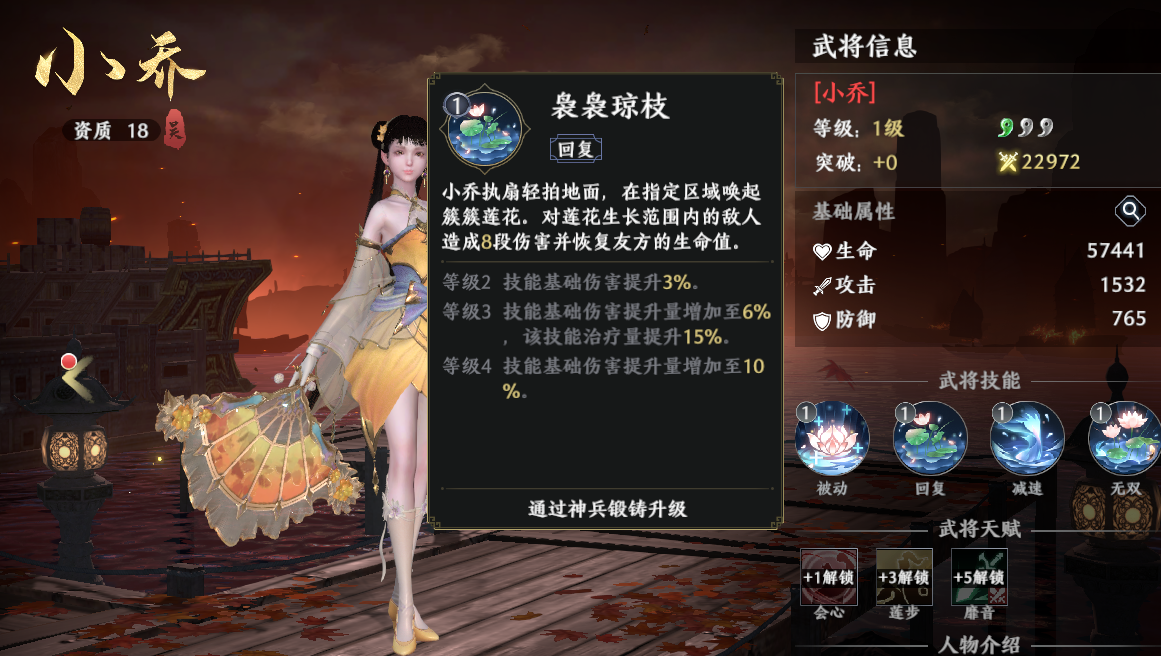Click the 回复 tag in skill tooltip
Image resolution: width=1161 pixels, height=656 pixels.
coord(576,149)
